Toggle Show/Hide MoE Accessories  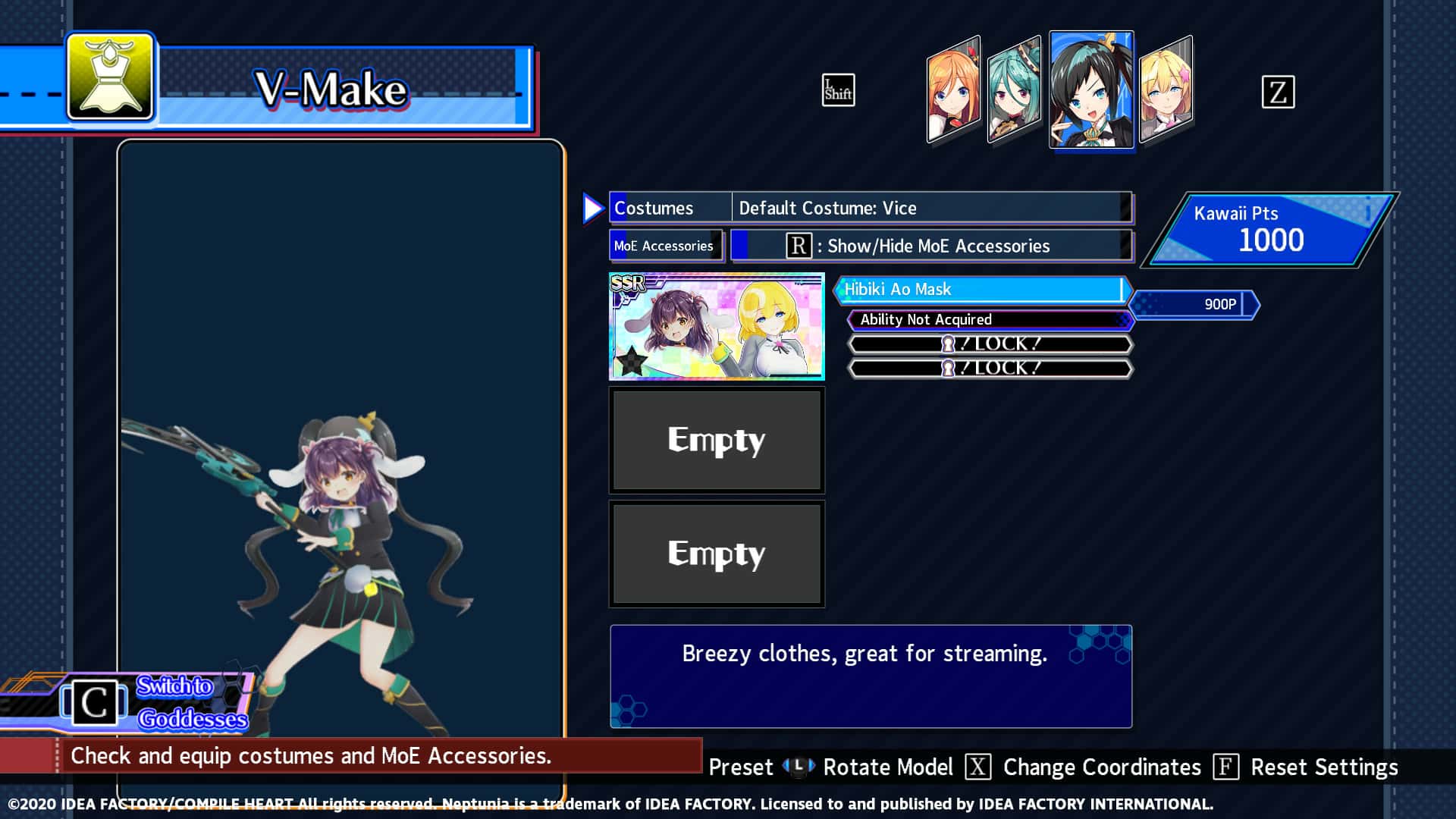pos(930,246)
